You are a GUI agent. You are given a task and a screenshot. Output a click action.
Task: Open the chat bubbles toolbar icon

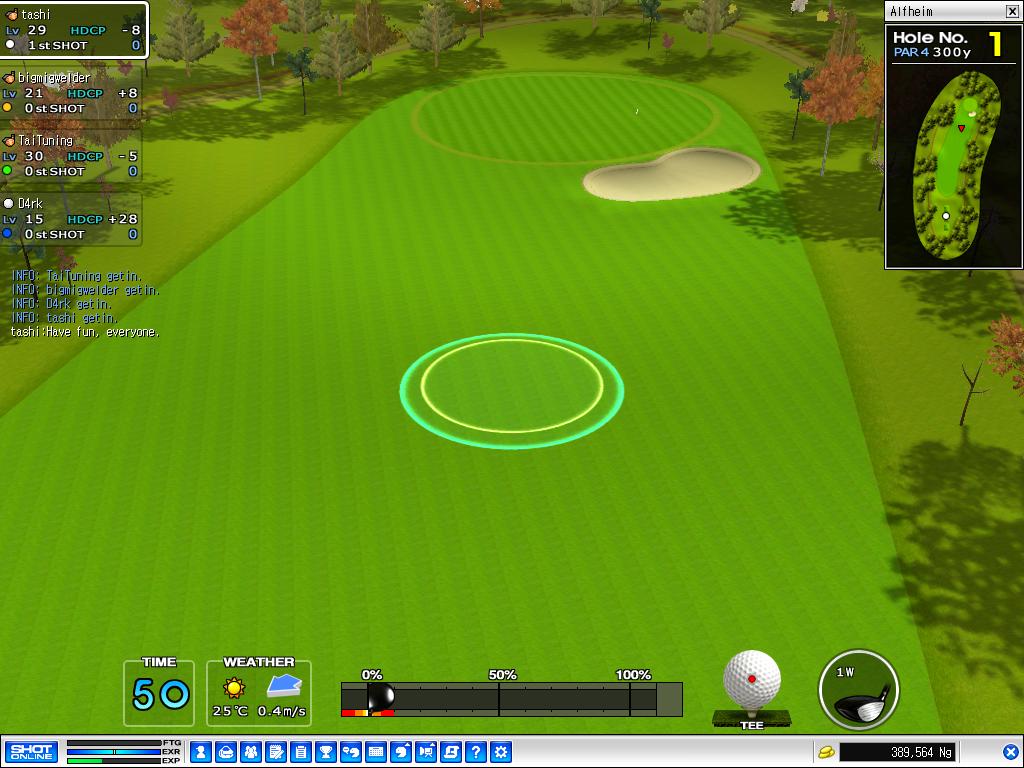(x=351, y=752)
